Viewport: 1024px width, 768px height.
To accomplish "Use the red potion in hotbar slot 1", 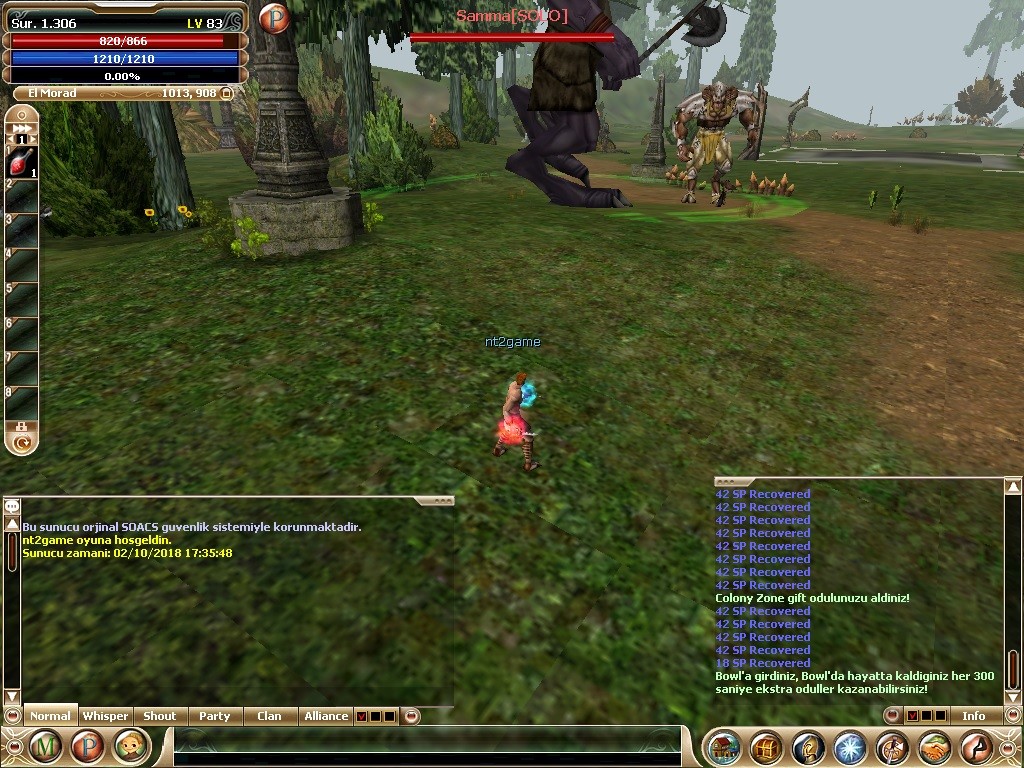I will pyautogui.click(x=22, y=161).
